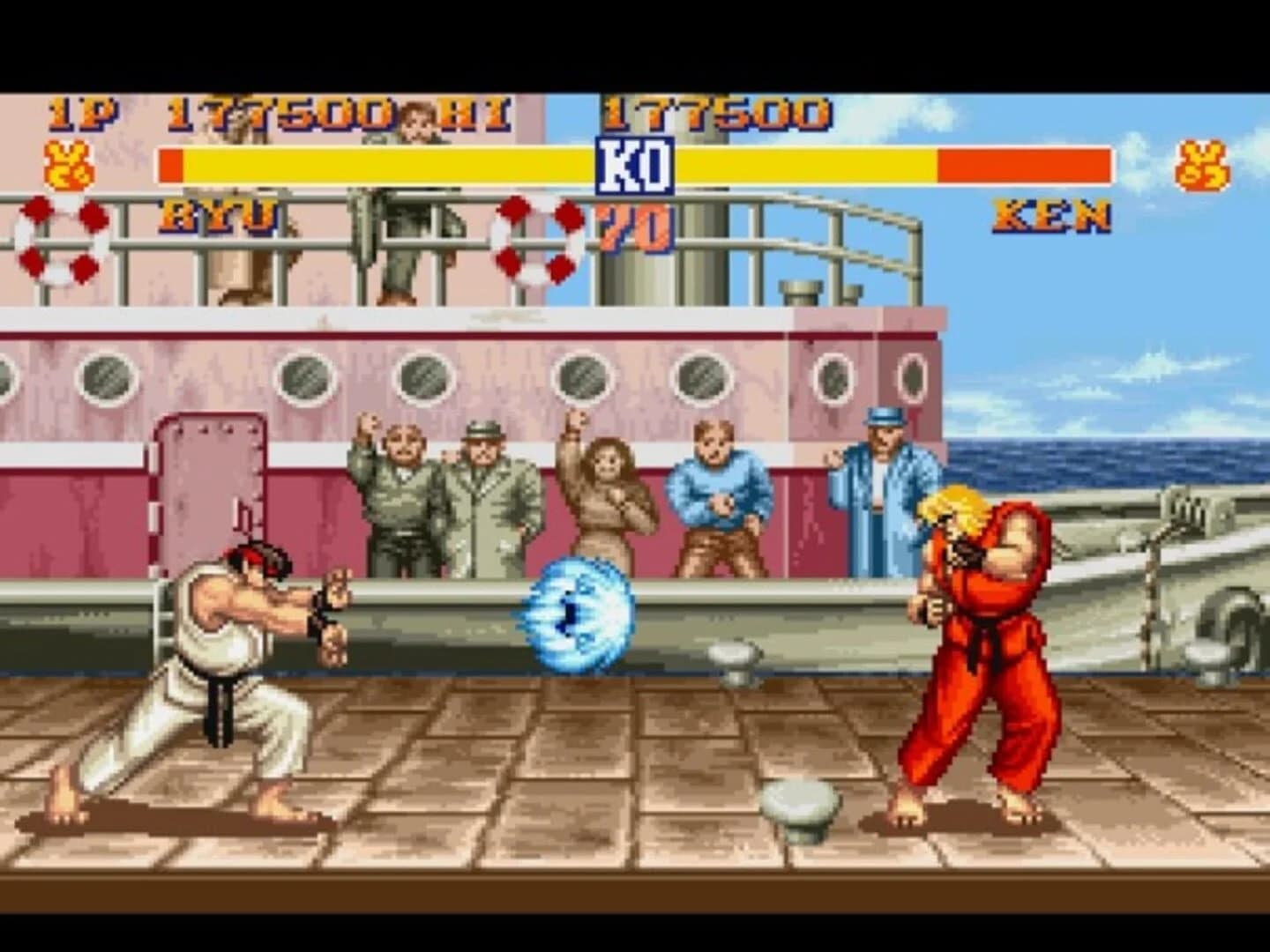This screenshot has height=952, width=1270.
Task: Click the cabin door on the boat
Action: pos(209,494)
